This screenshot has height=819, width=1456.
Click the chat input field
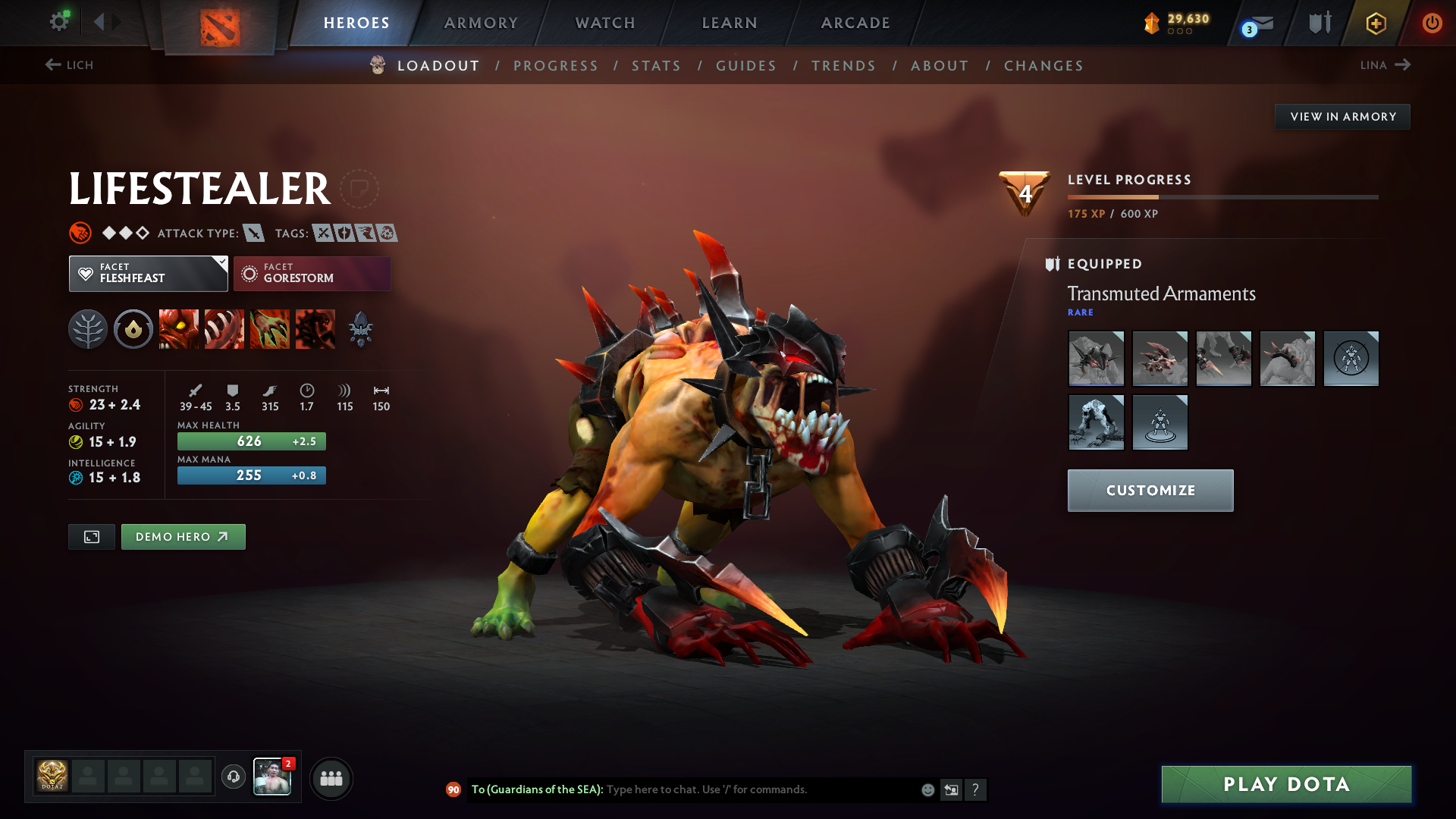coord(758,789)
